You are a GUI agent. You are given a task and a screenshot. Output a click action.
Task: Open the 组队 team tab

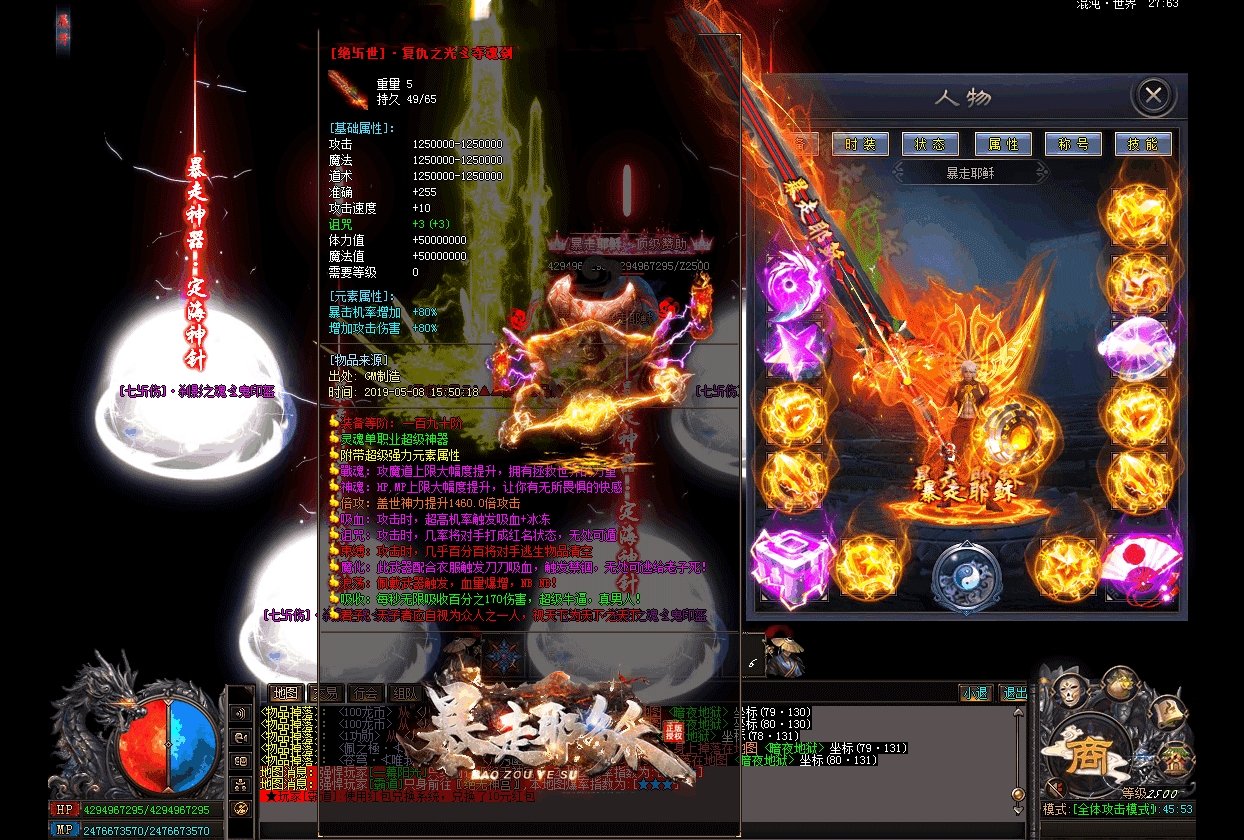pos(405,692)
